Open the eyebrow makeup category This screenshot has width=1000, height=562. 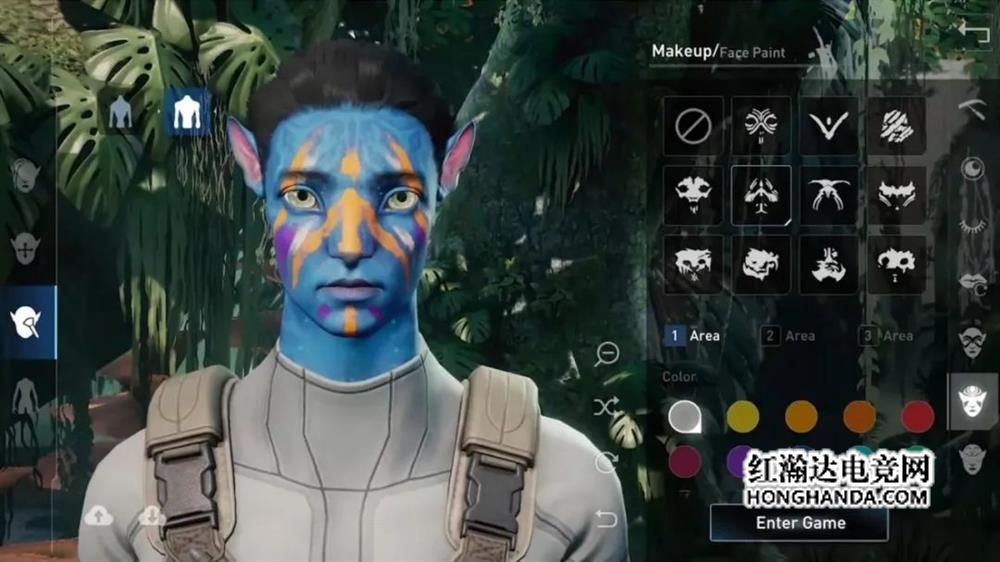pos(972,109)
